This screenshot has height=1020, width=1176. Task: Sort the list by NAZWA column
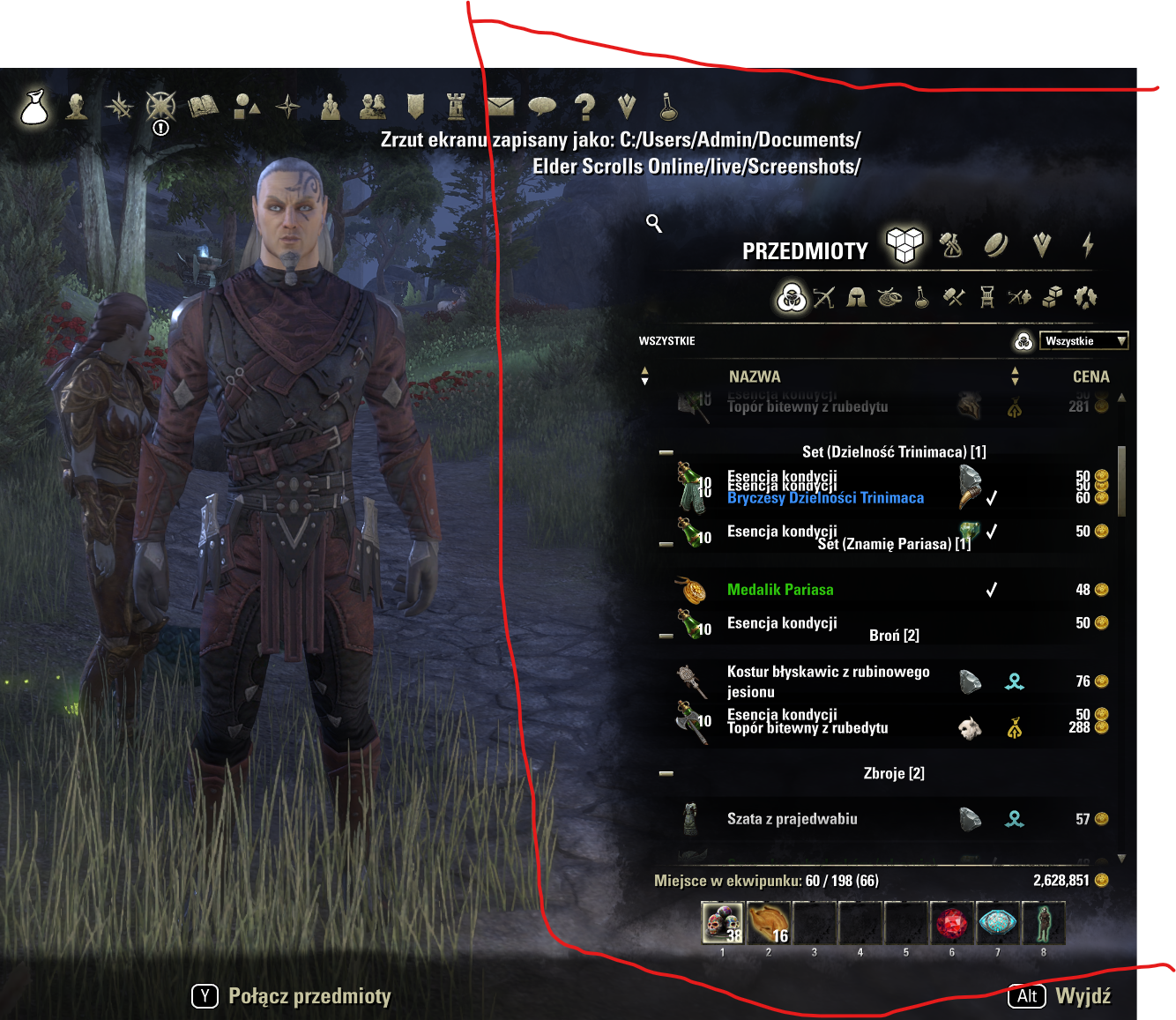[x=755, y=376]
